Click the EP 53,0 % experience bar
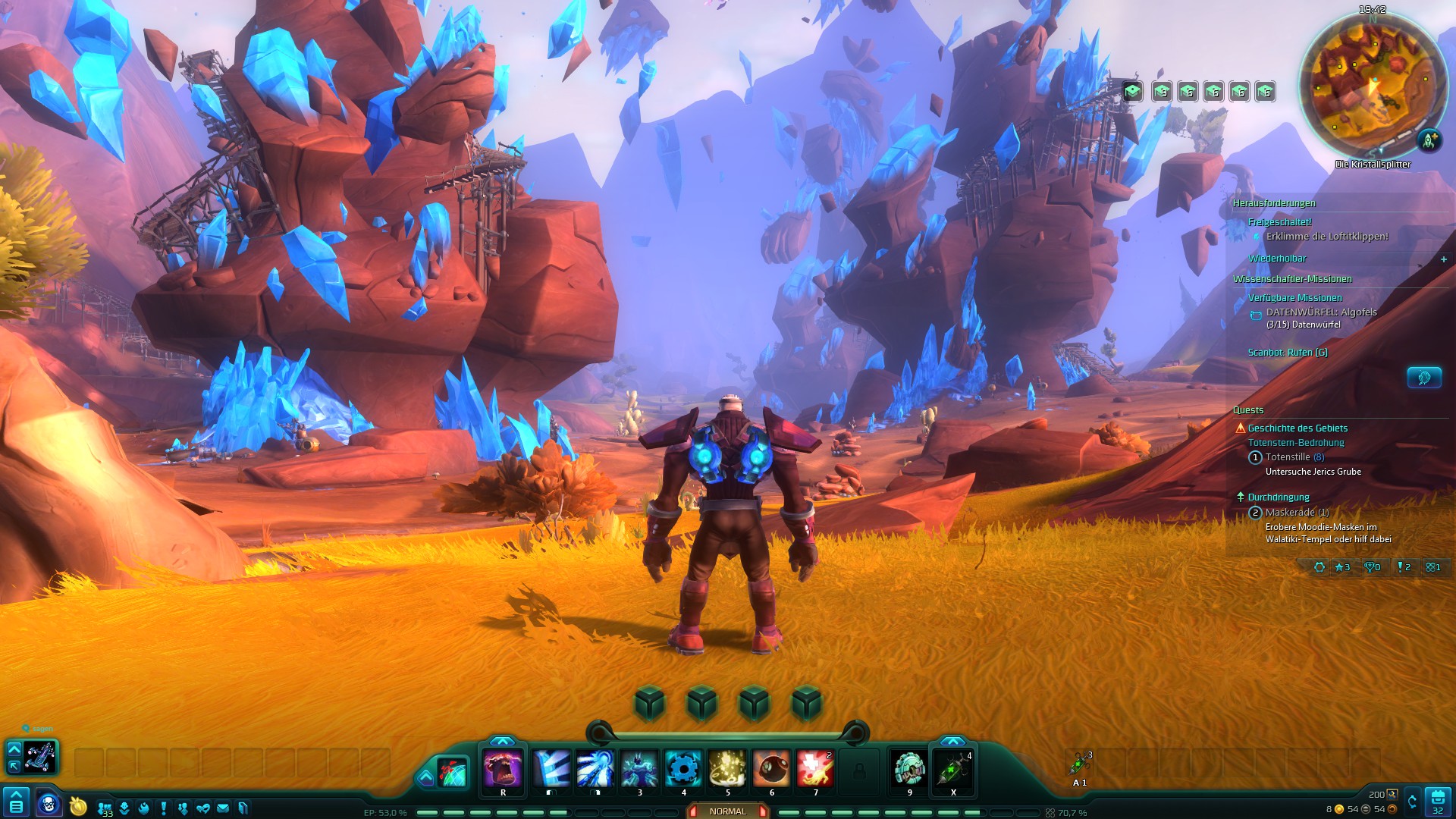The width and height of the screenshot is (1456, 819). click(387, 811)
